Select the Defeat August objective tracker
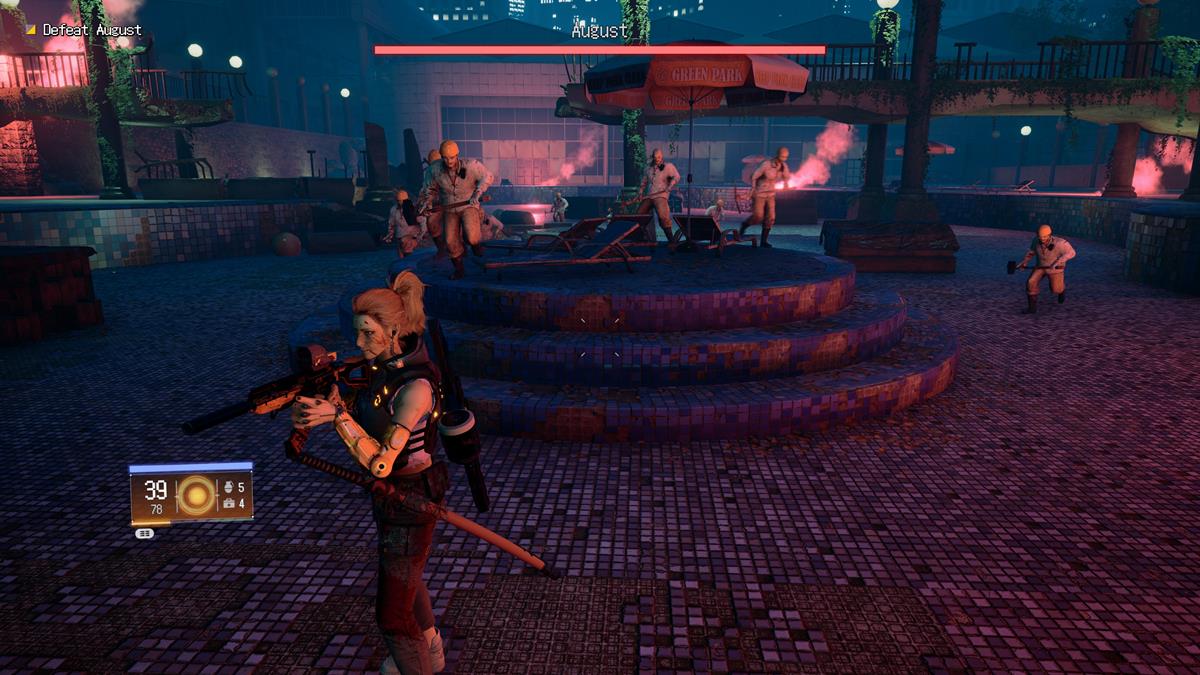This screenshot has width=1200, height=675. pos(85,30)
